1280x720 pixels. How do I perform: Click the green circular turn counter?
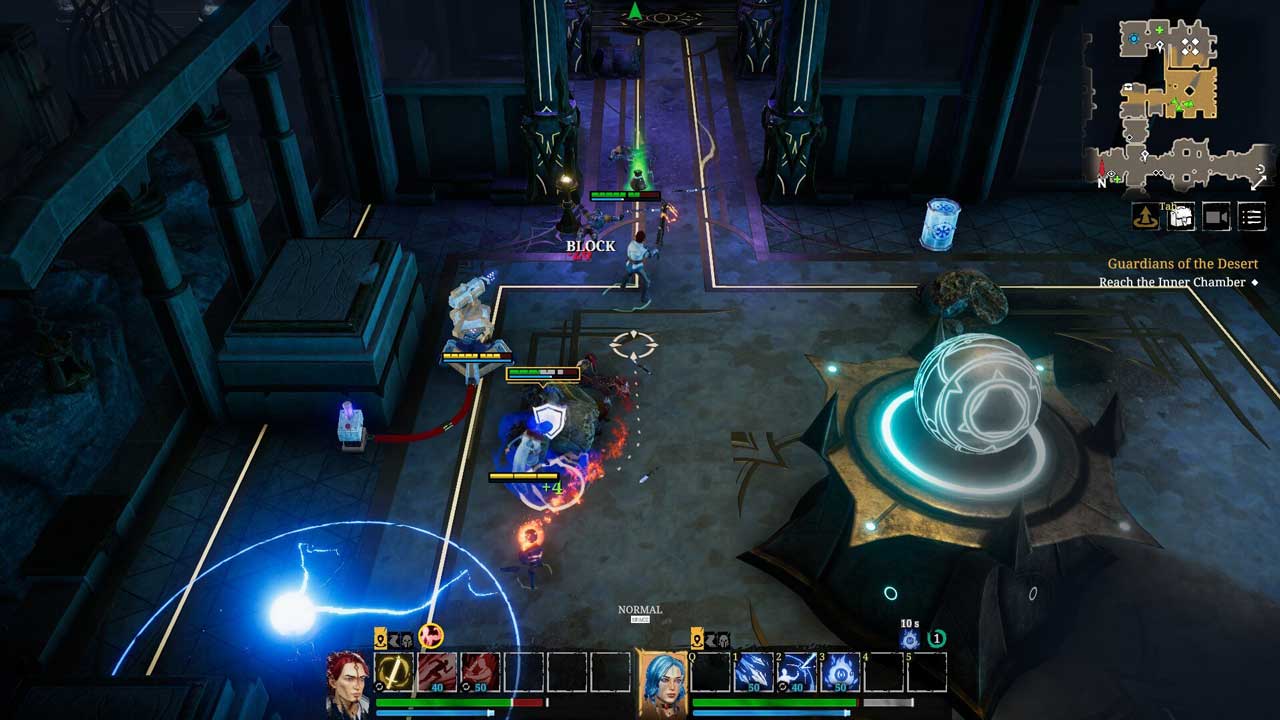point(936,639)
